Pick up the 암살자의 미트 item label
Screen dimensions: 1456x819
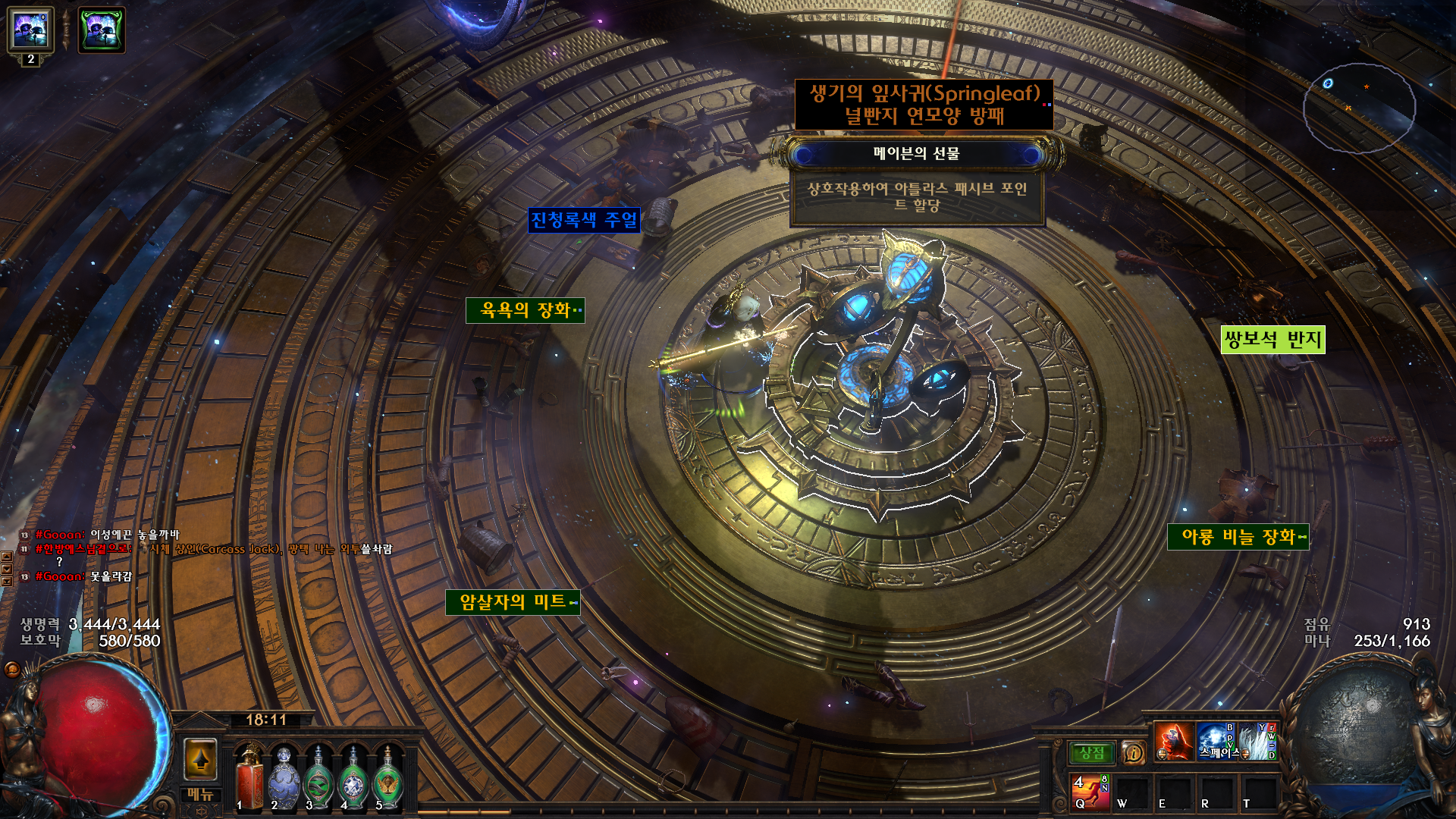click(x=513, y=602)
